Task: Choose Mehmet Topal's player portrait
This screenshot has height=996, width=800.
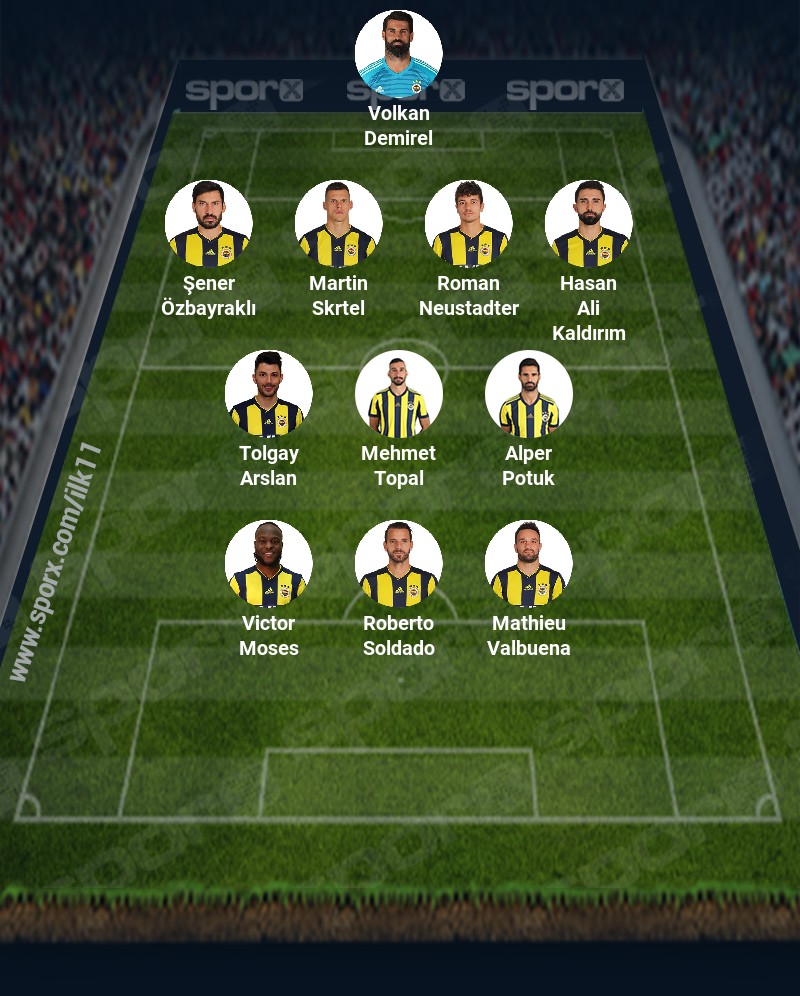Action: tap(398, 393)
